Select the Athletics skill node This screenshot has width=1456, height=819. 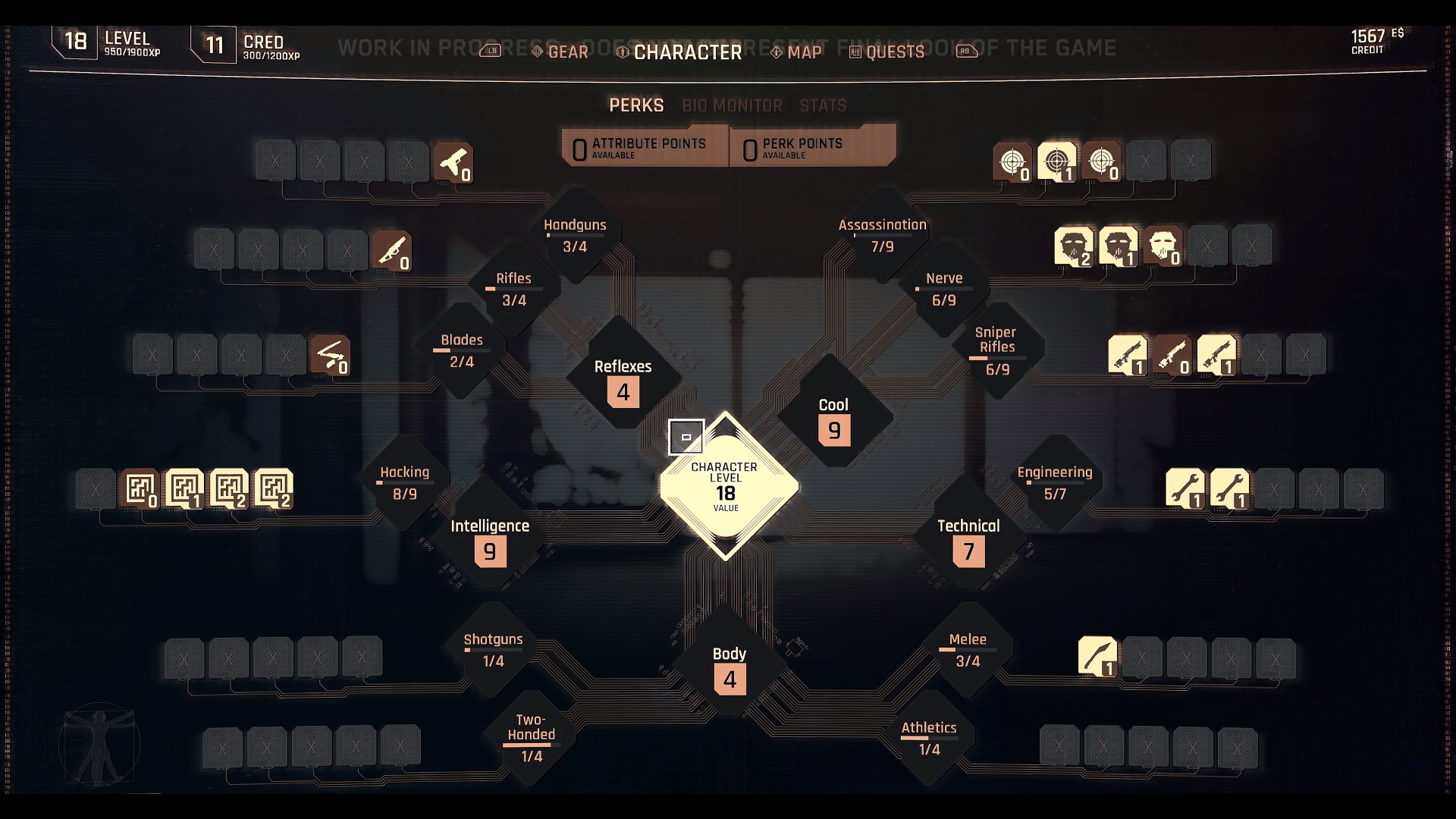929,738
